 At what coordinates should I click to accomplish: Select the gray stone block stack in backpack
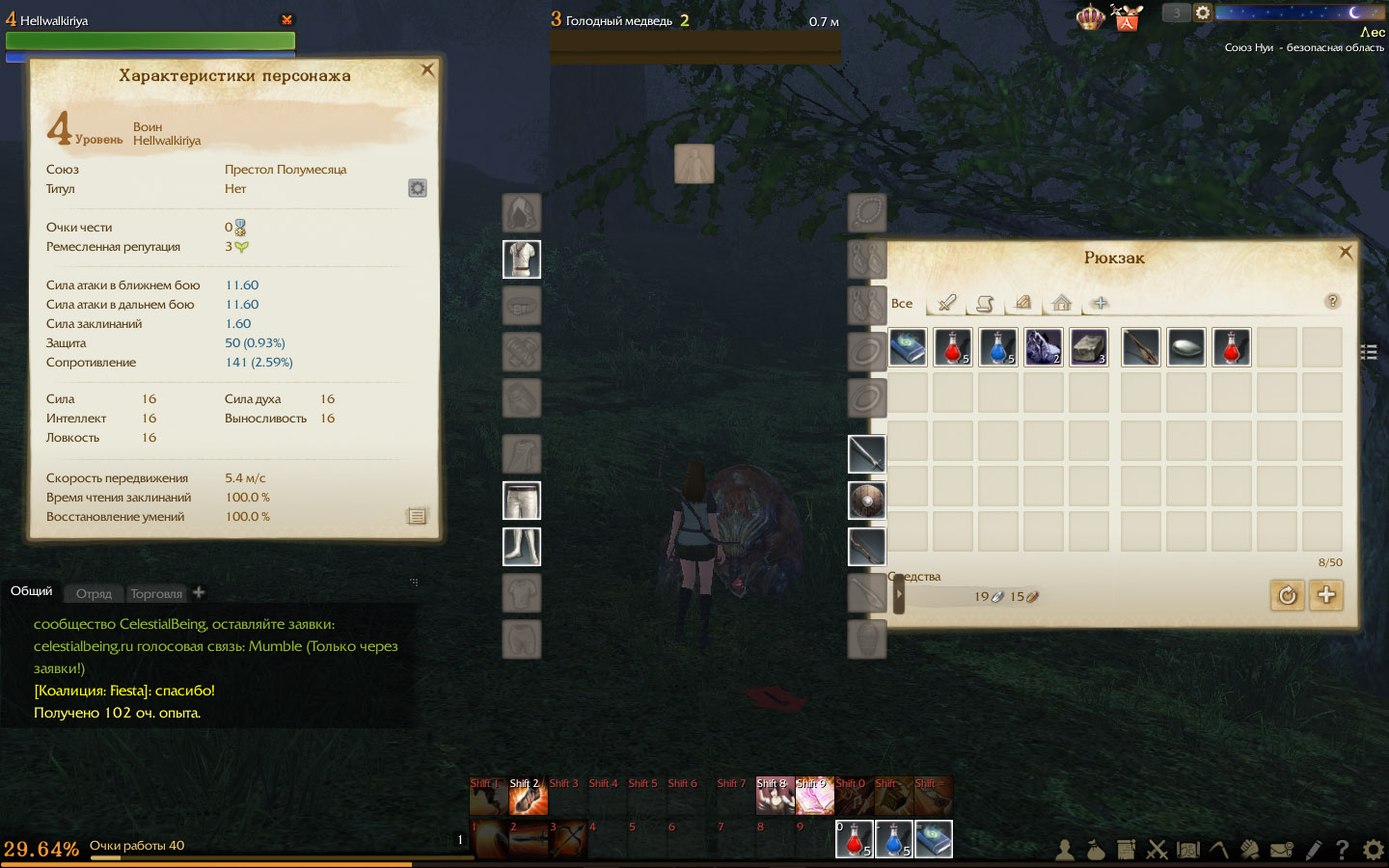click(1088, 347)
